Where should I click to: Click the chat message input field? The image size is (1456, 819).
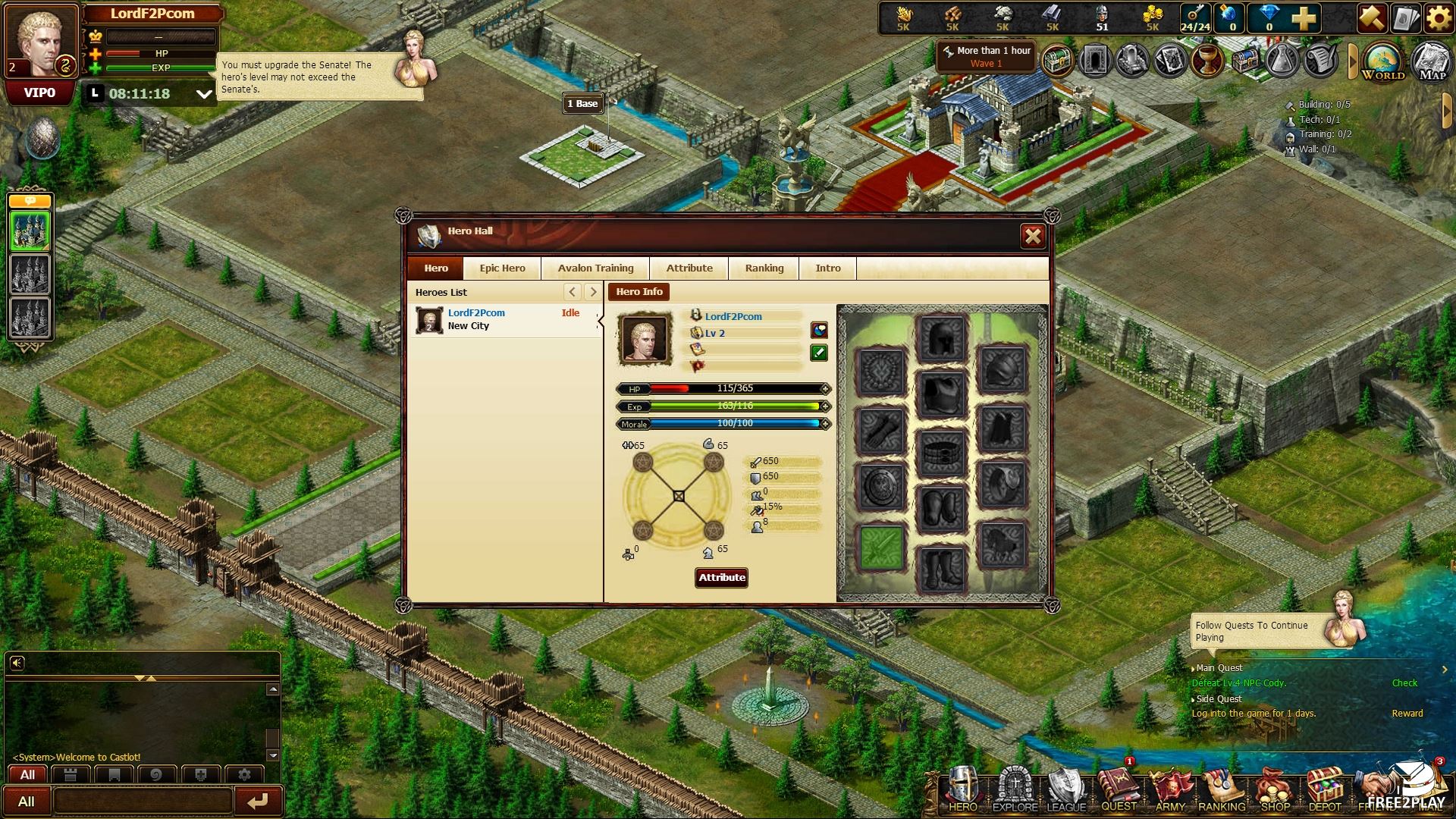click(x=143, y=801)
